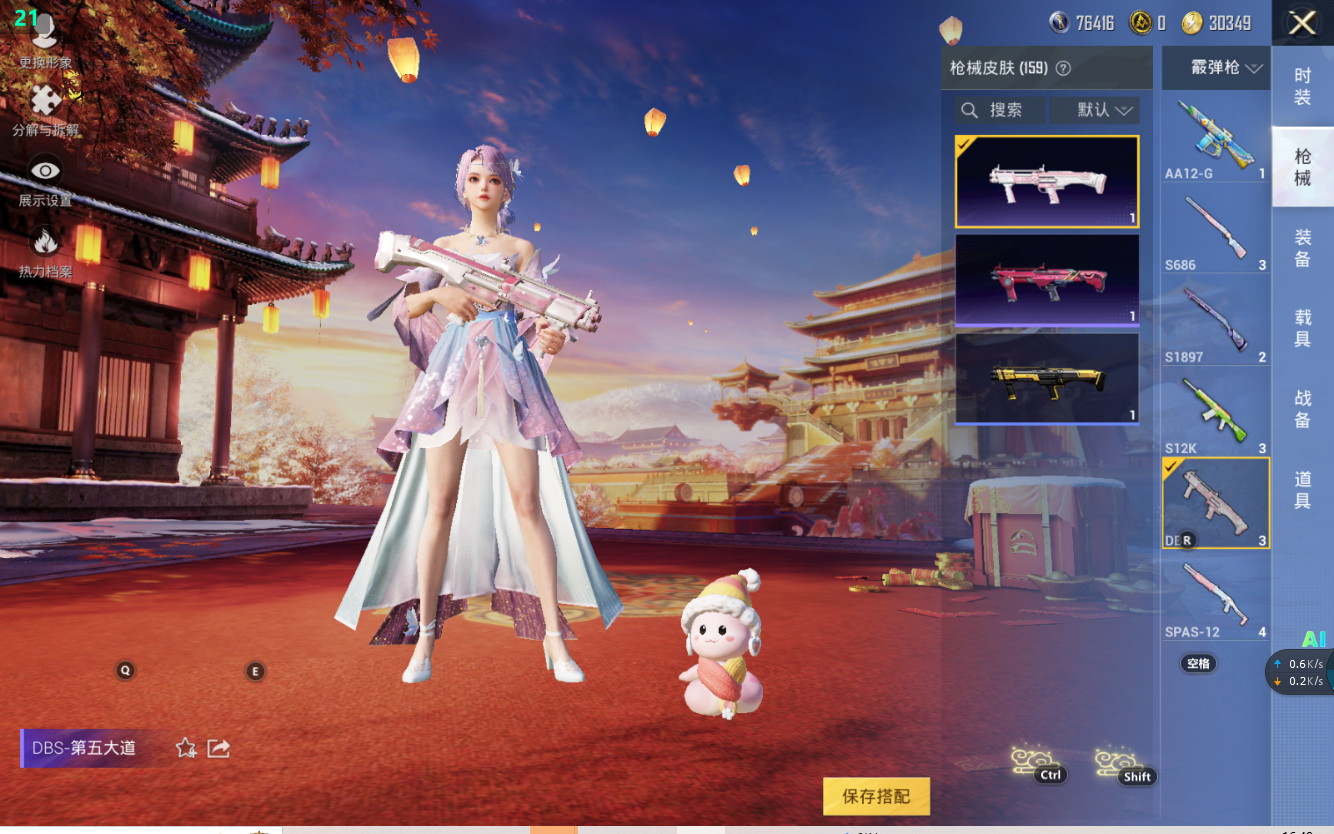
Task: Open the 战备 tab
Action: (x=1302, y=410)
